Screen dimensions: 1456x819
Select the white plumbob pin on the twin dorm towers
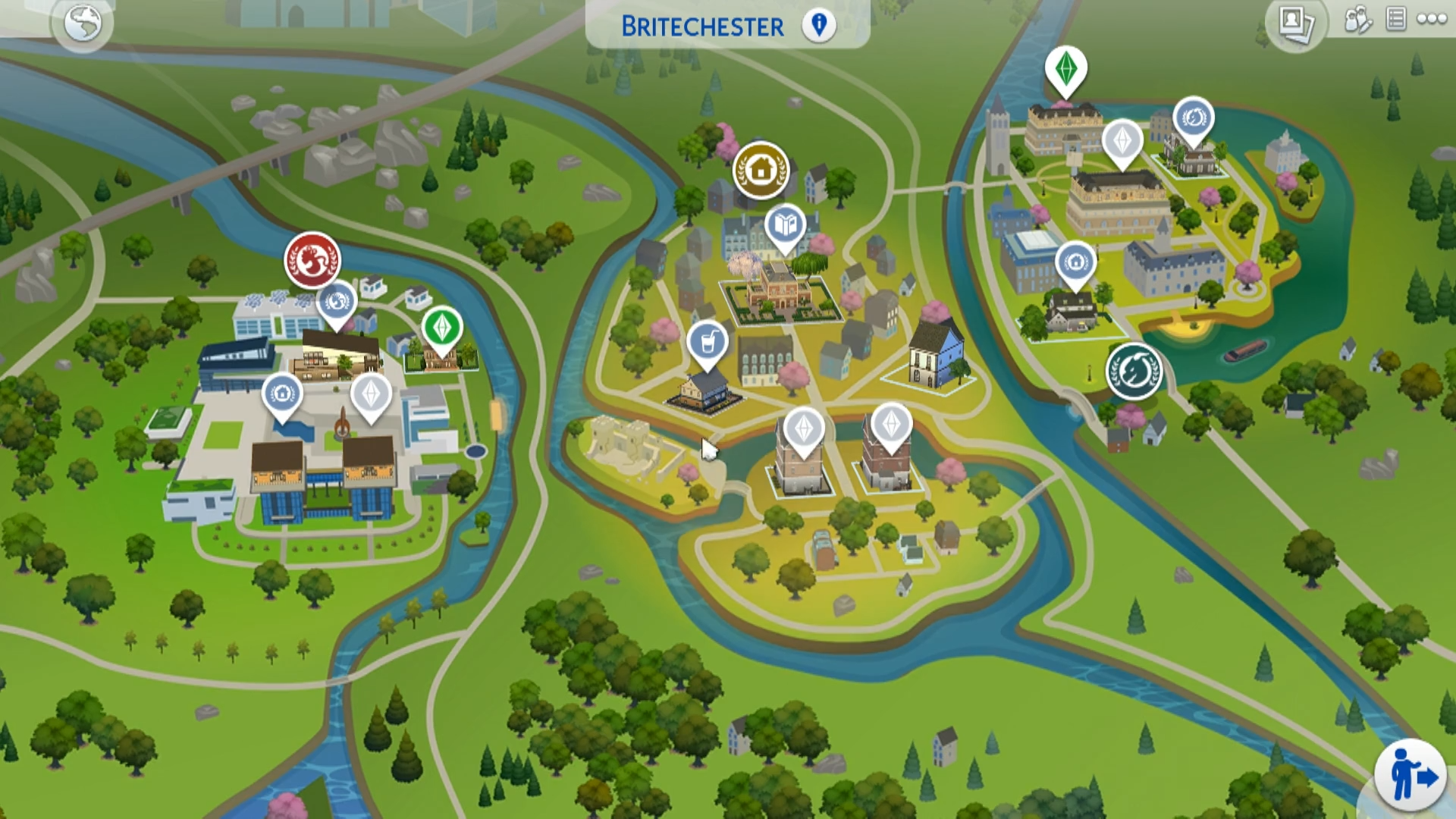804,428
